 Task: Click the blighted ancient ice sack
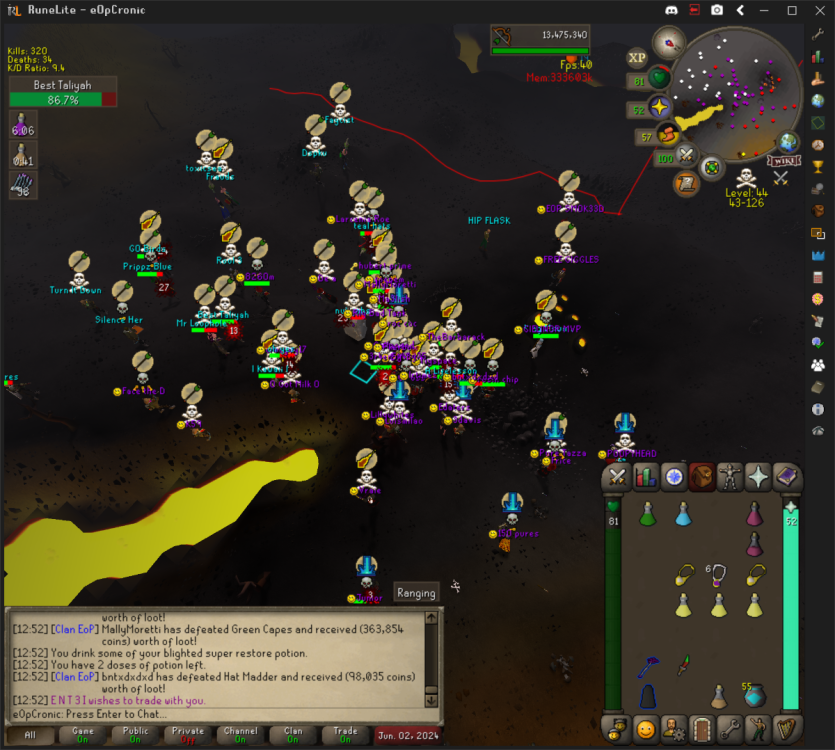coord(755,695)
